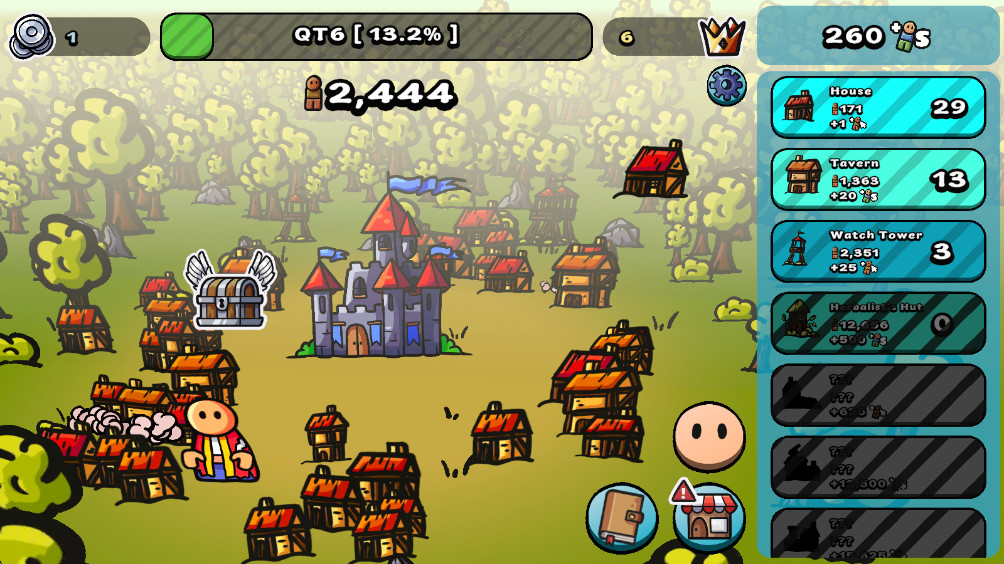
Task: Click the crown prestige icon
Action: [722, 38]
